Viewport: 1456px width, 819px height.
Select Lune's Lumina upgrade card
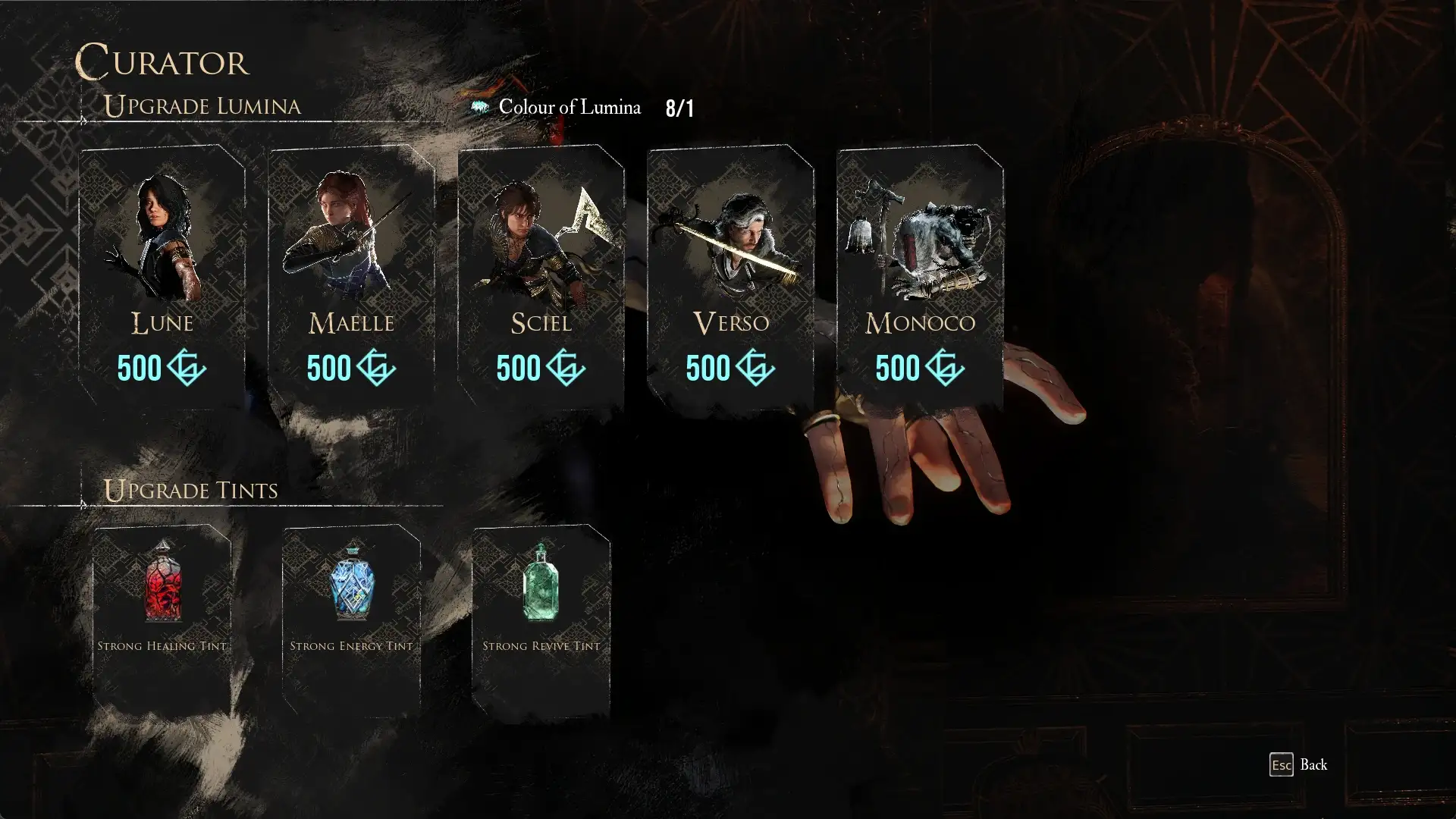pos(162,277)
